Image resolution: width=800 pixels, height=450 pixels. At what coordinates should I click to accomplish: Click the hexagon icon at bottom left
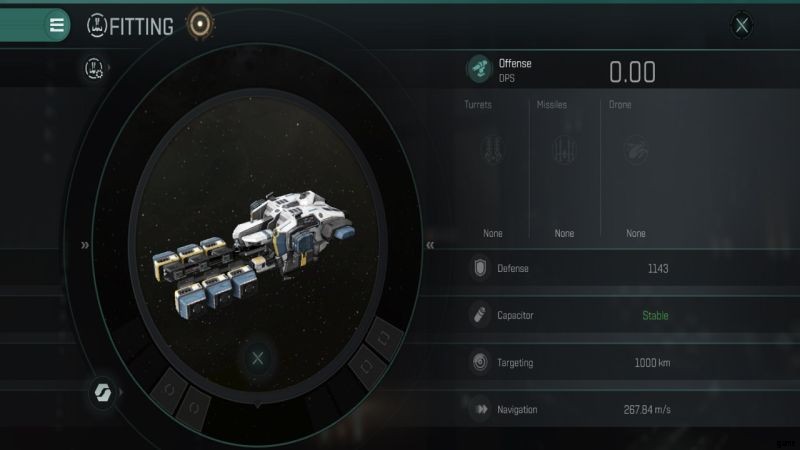click(102, 390)
